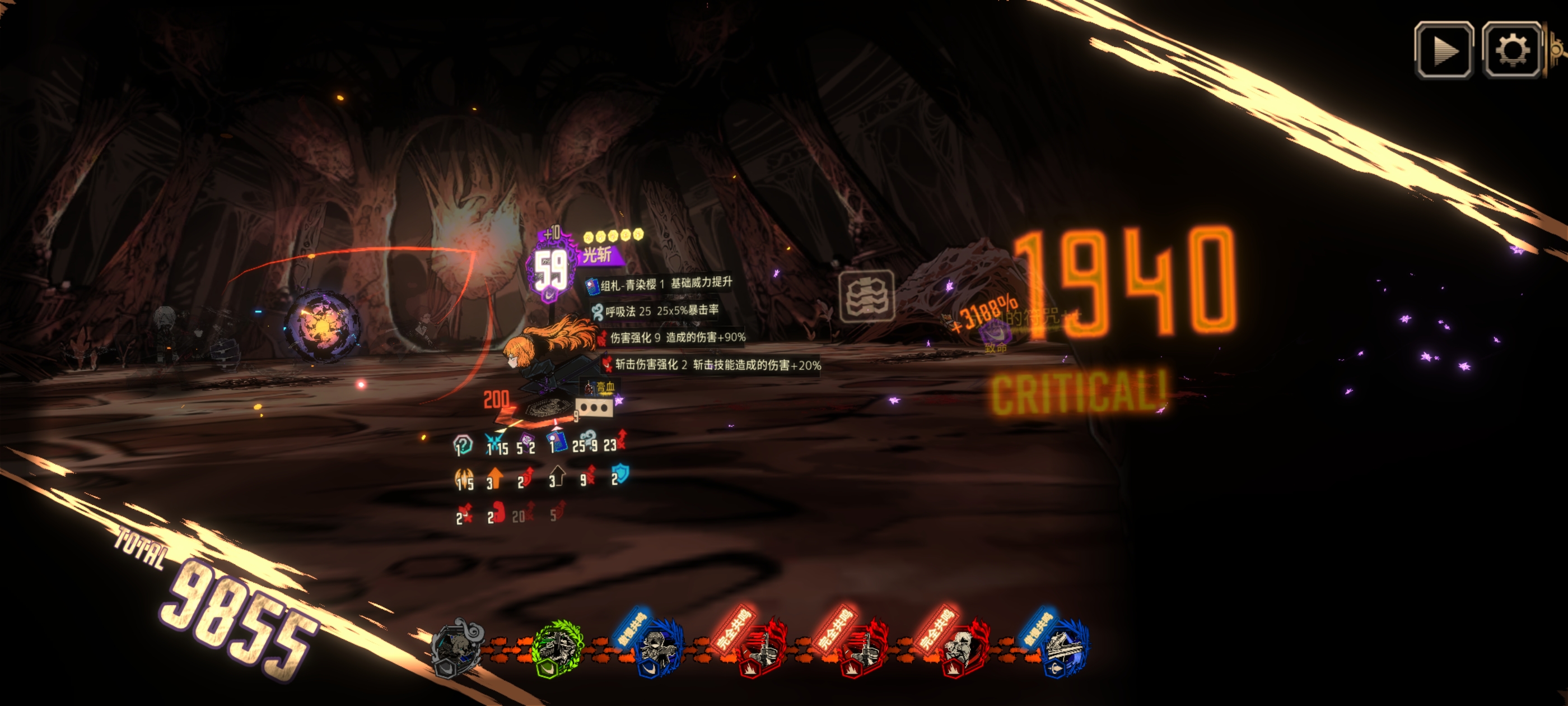Inspect the question-mark octagon status icon

click(x=463, y=445)
